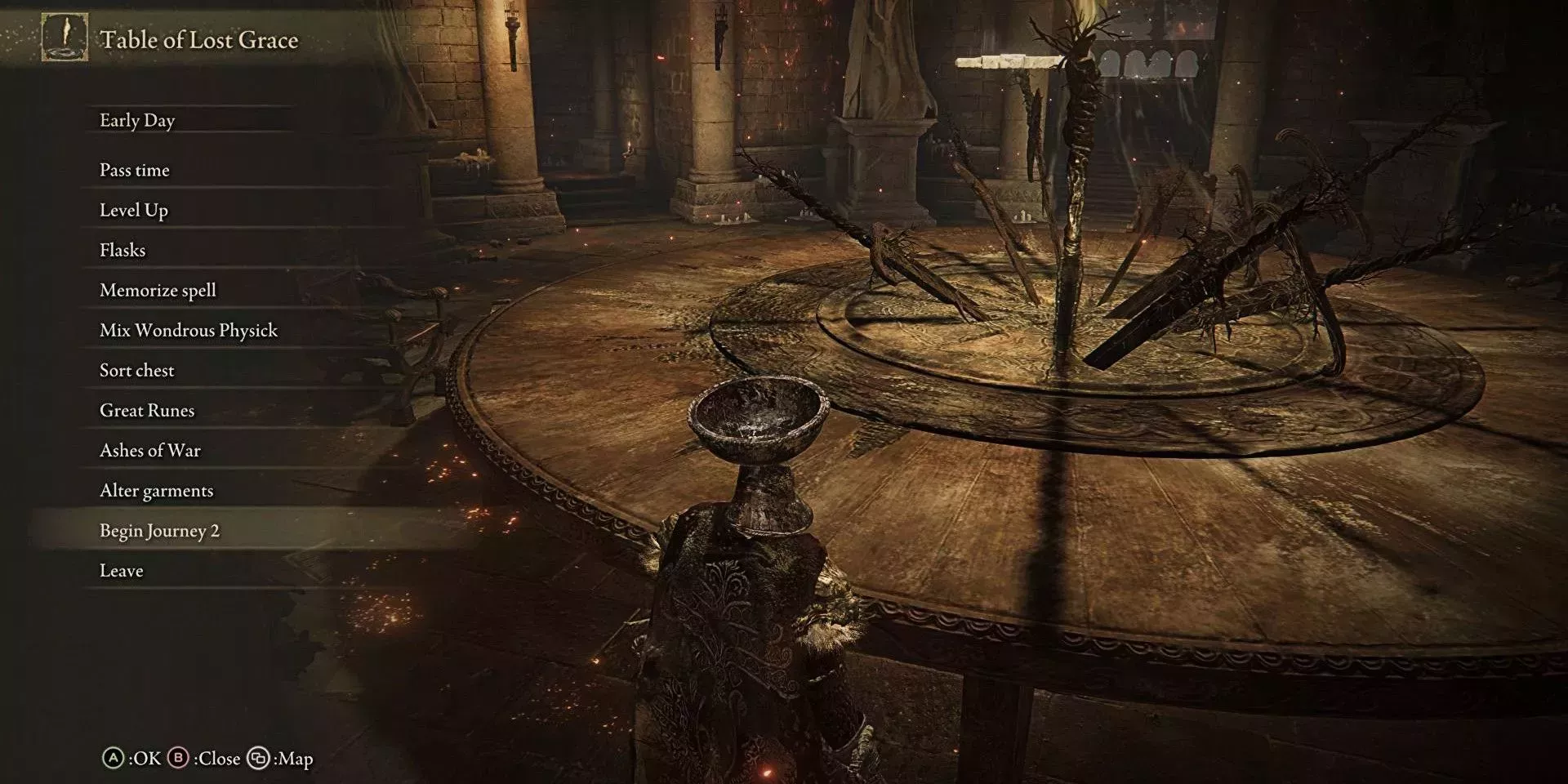Open the Ashes of War menu
The height and width of the screenshot is (784, 1568).
tap(150, 450)
